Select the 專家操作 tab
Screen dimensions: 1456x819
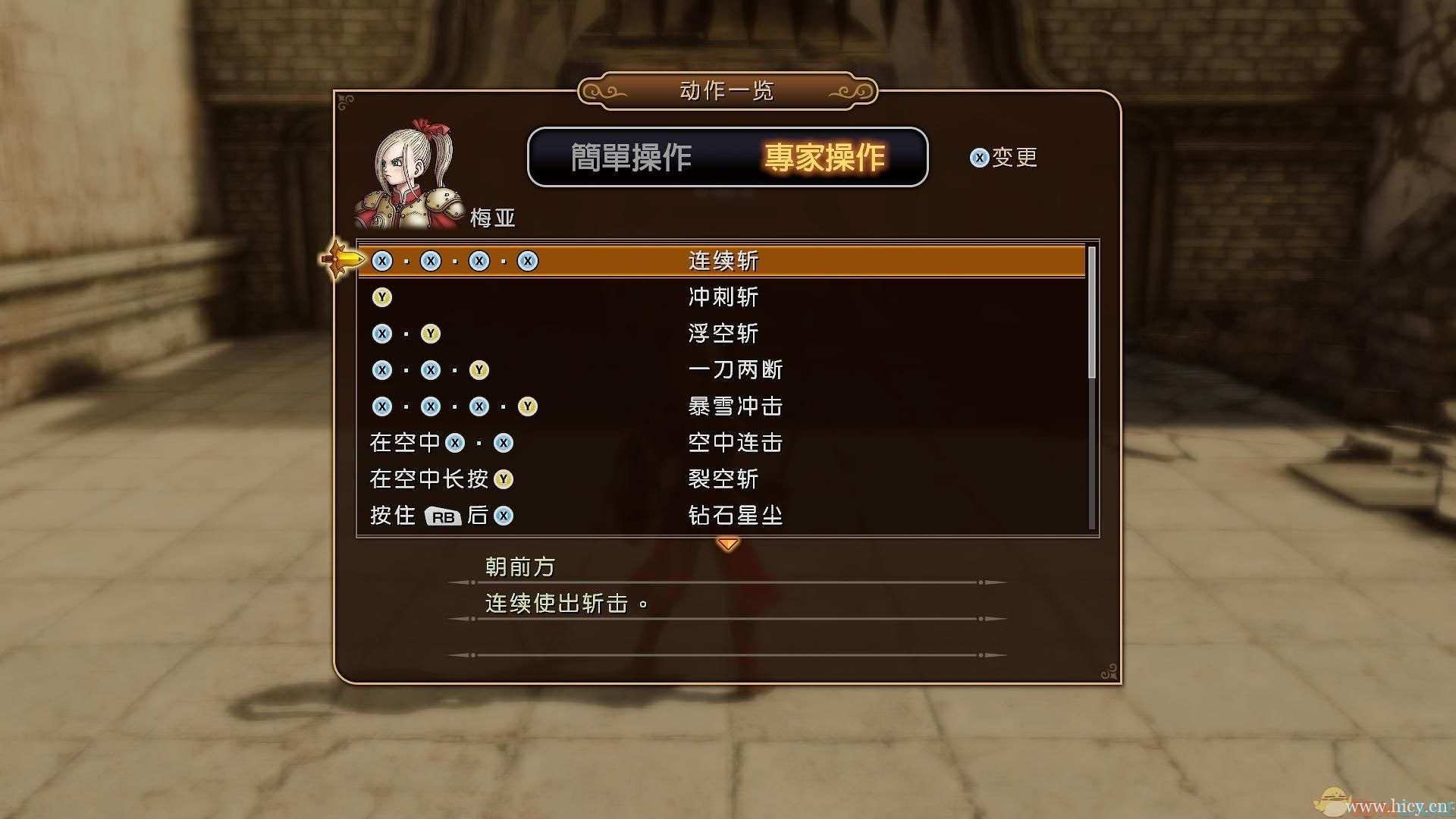coord(825,158)
